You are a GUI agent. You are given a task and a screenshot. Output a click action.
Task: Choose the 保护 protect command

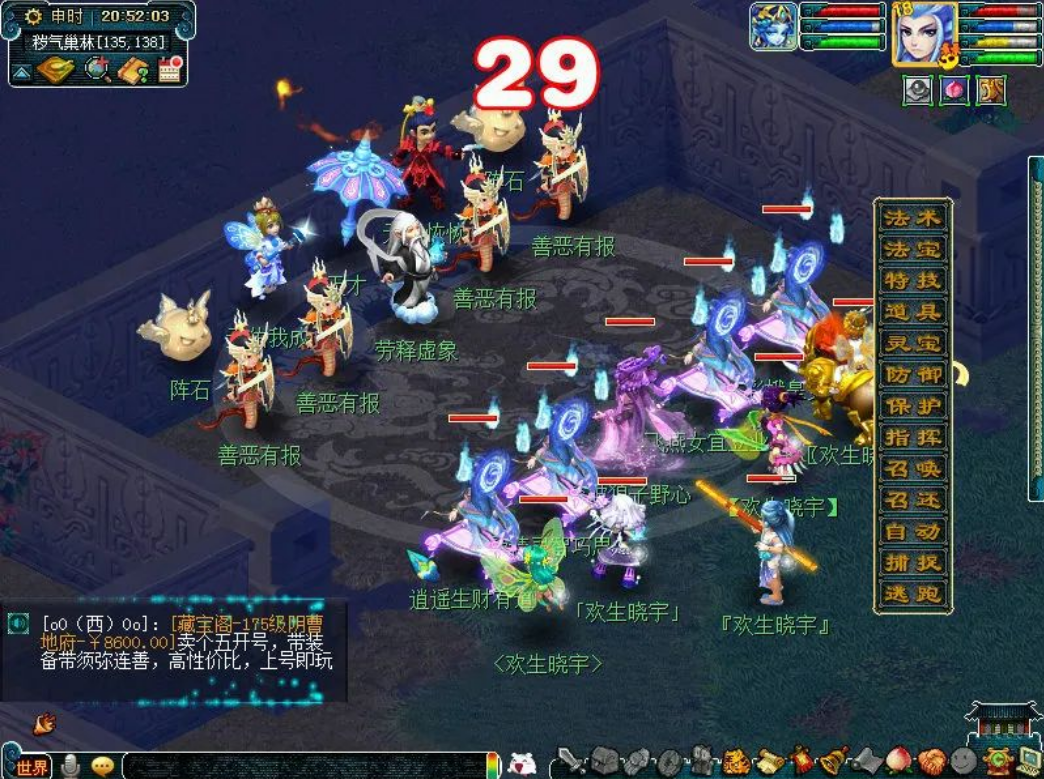[912, 406]
